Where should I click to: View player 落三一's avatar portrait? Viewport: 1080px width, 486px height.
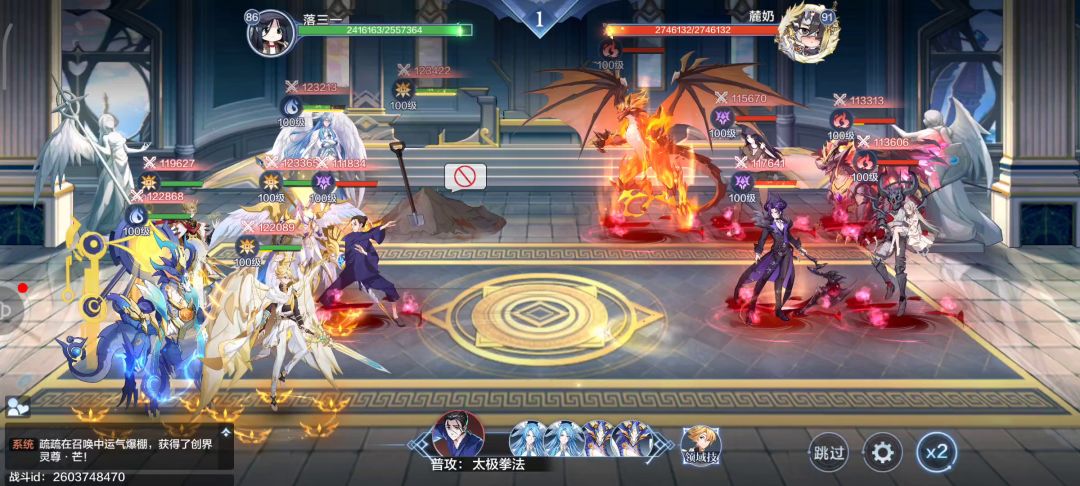pos(271,32)
